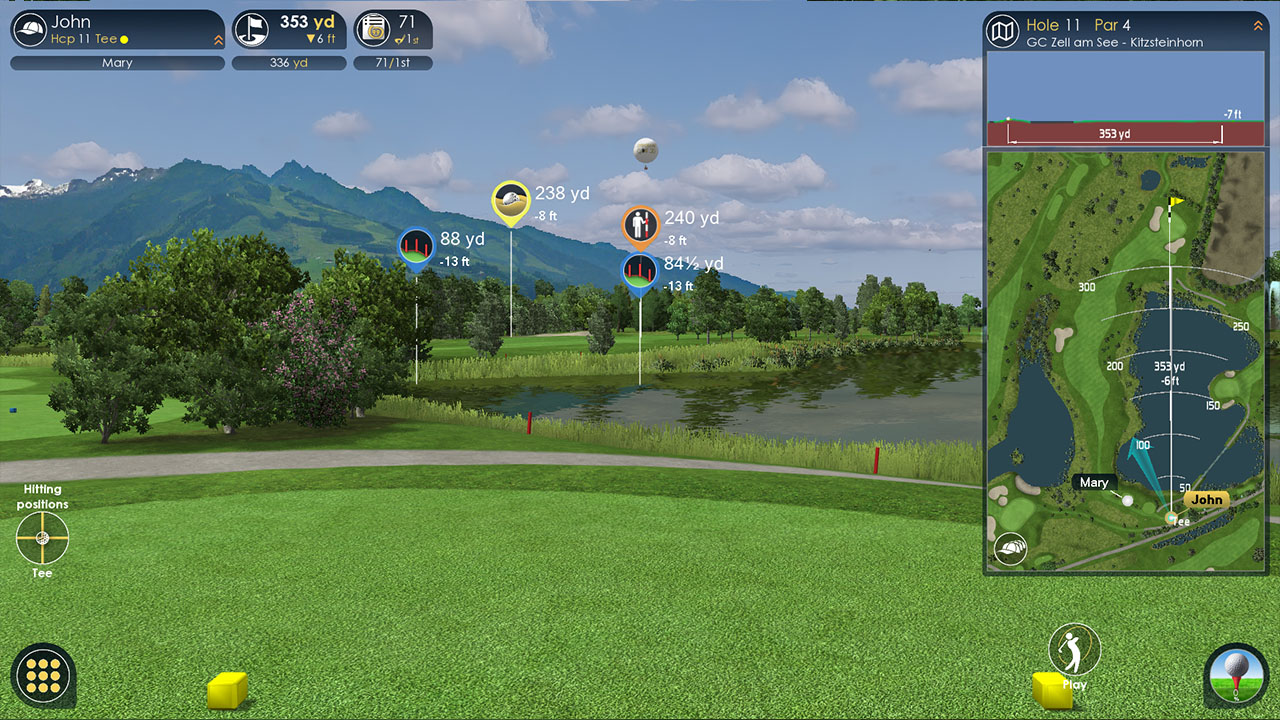Select the 88 yd hazard marker
1280x720 pixels.
(x=416, y=247)
